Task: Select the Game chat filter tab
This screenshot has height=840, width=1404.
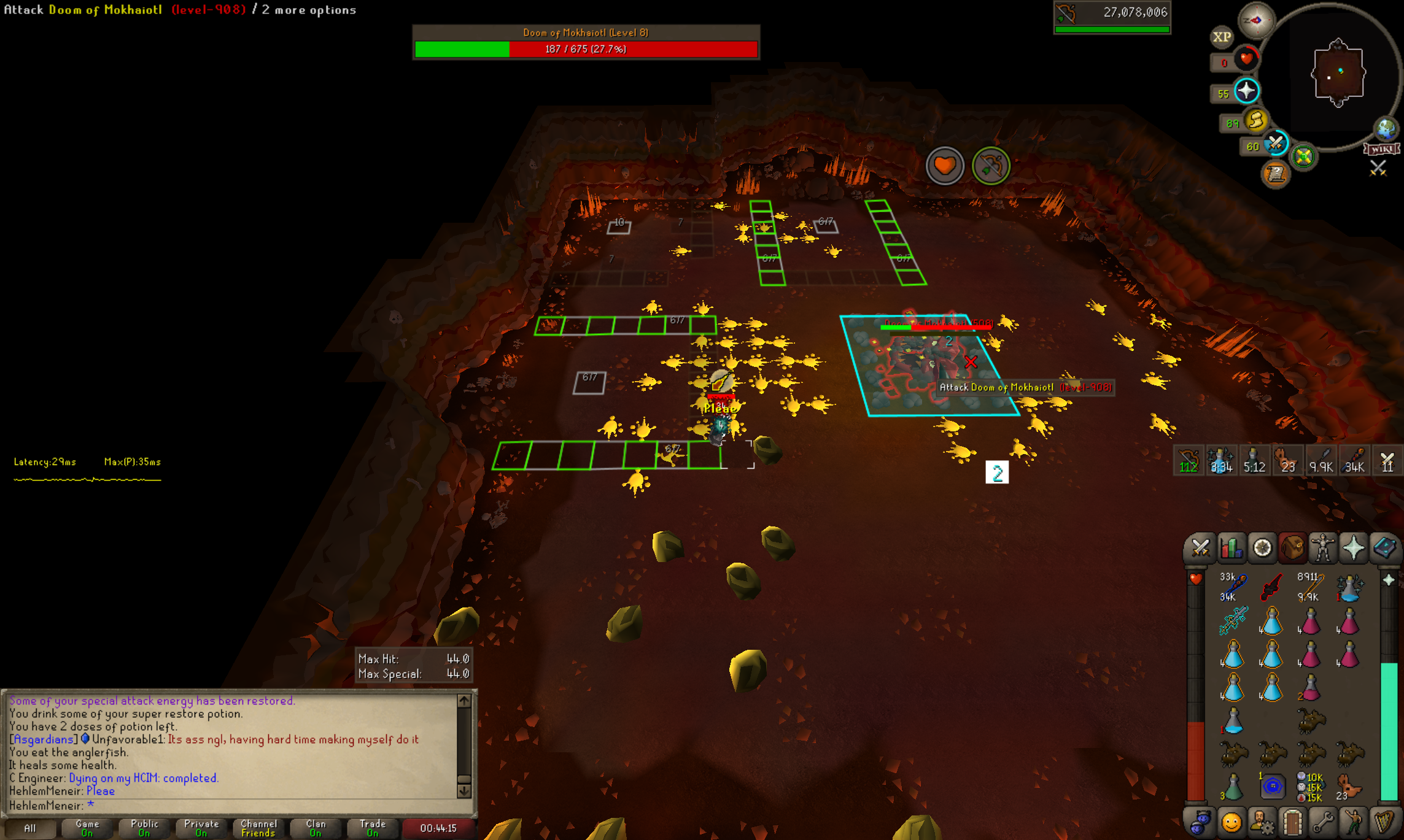Action: click(87, 828)
